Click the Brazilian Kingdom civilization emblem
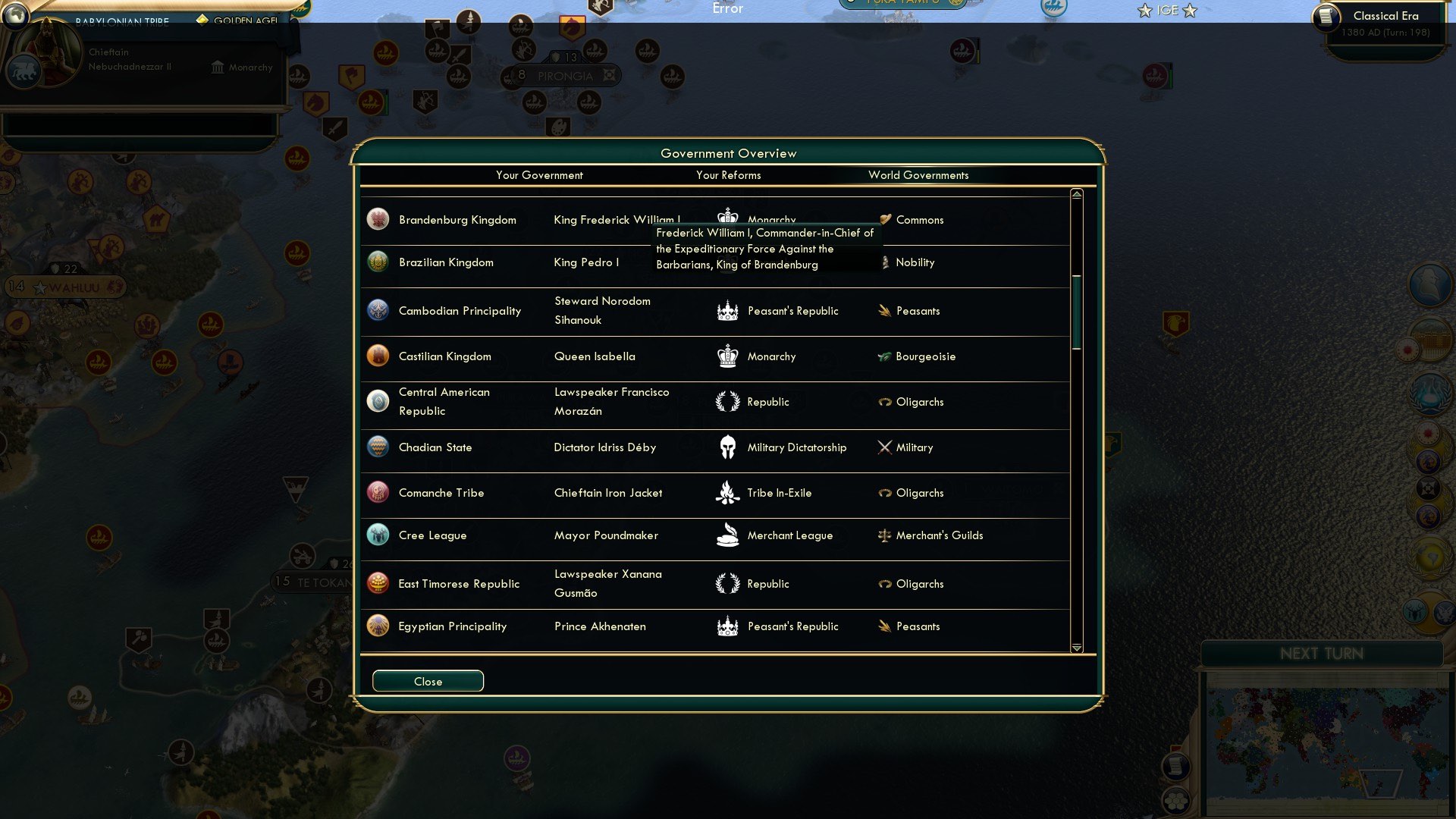This screenshot has width=1456, height=819. (378, 262)
